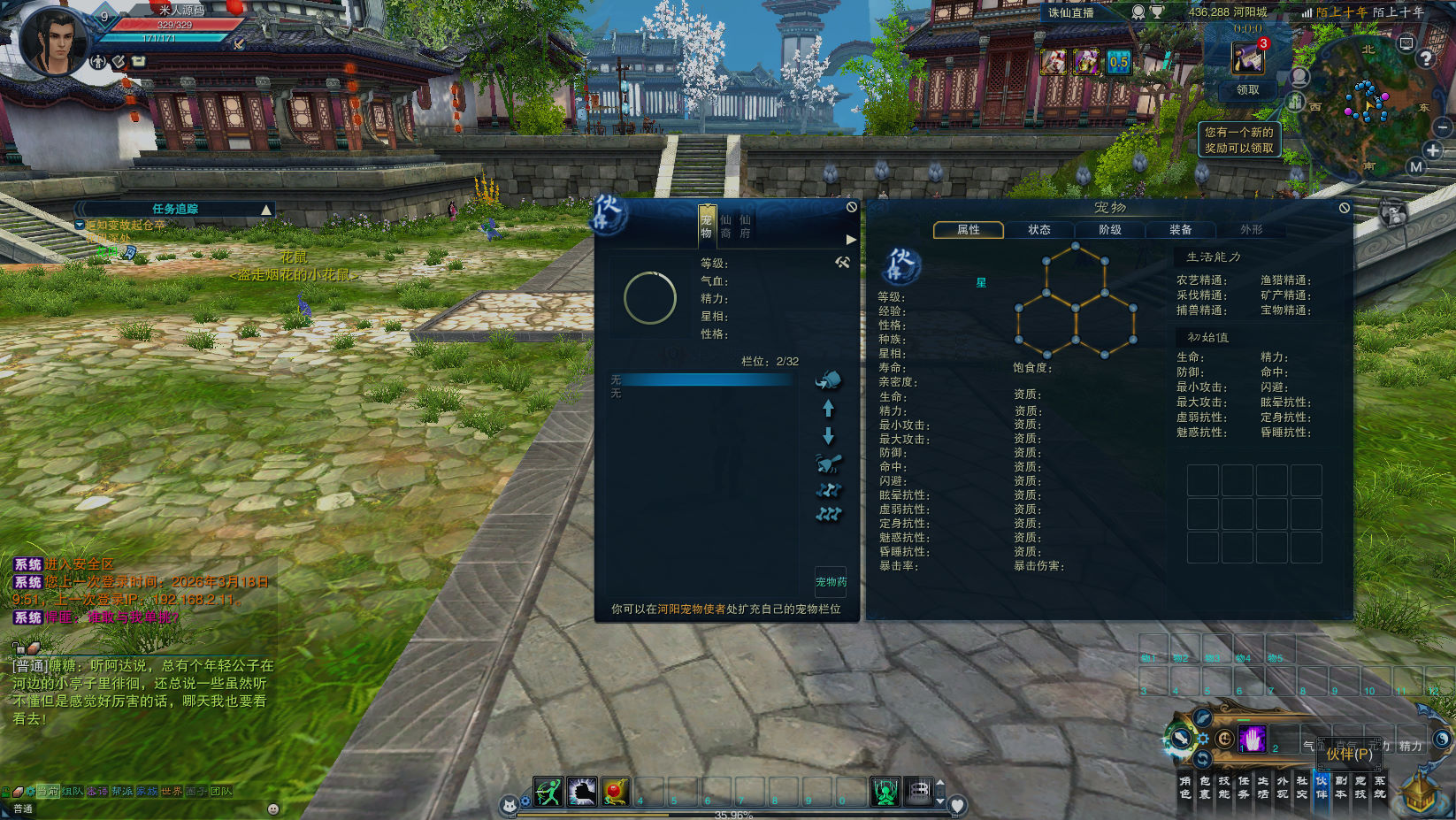This screenshot has height=820, width=1456.
Task: Open the 包裹 bag menu
Action: coord(1205,787)
